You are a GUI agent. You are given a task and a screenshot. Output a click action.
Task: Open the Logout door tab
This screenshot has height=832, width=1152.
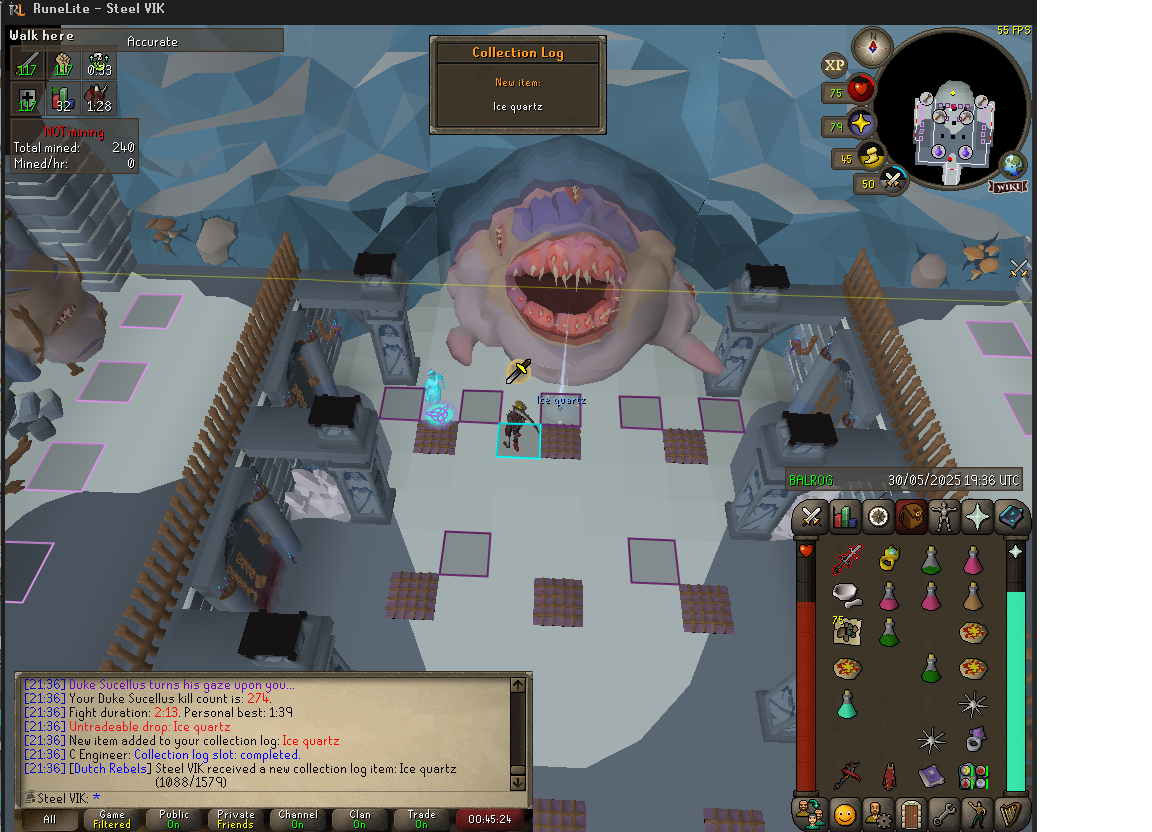click(911, 813)
